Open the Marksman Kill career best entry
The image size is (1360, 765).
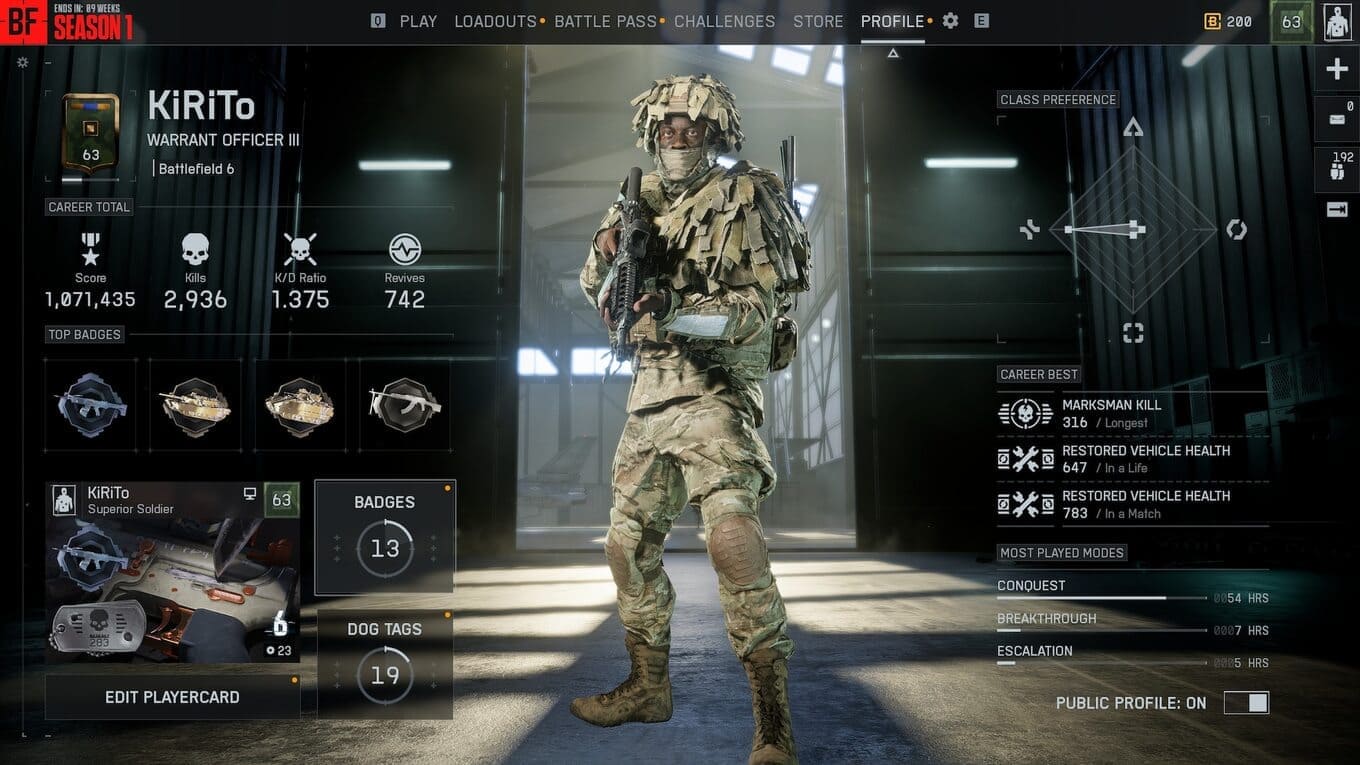click(1133, 414)
